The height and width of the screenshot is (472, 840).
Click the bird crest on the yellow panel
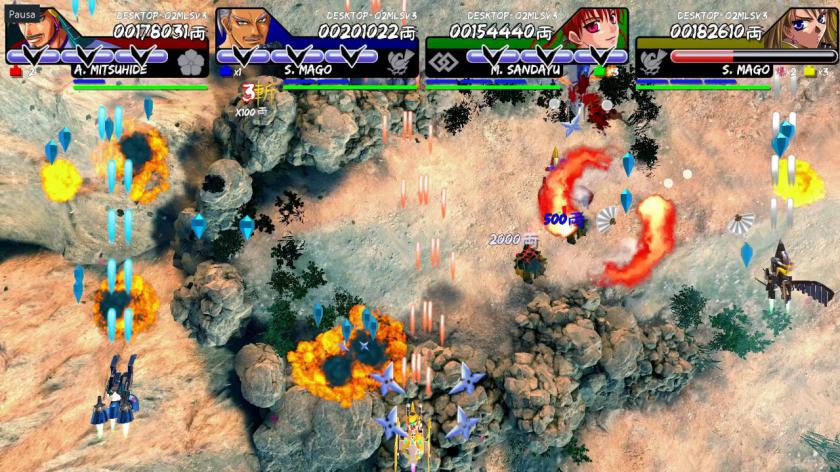pyautogui.click(x=652, y=62)
